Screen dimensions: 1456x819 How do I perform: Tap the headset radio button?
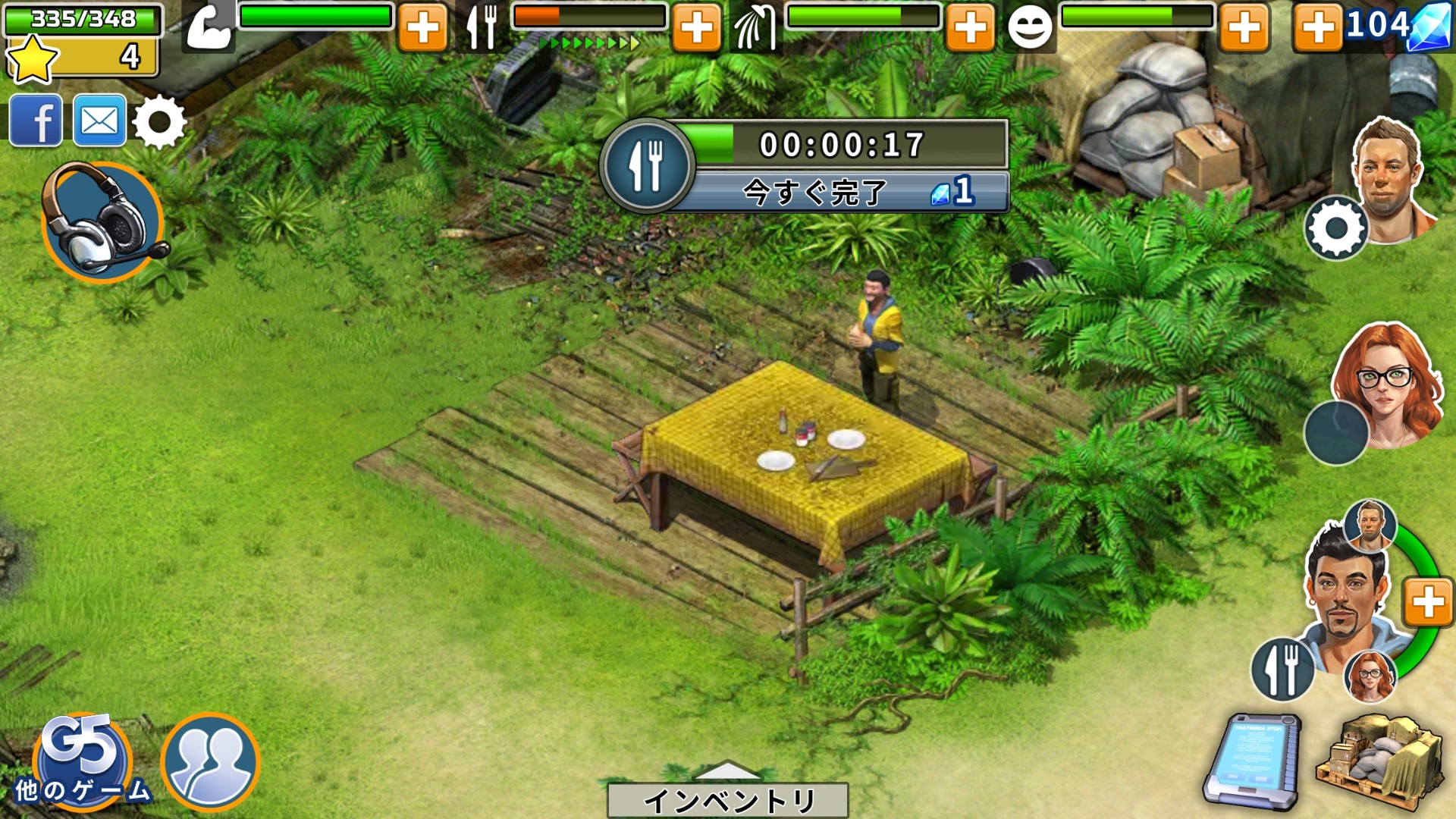[103, 223]
